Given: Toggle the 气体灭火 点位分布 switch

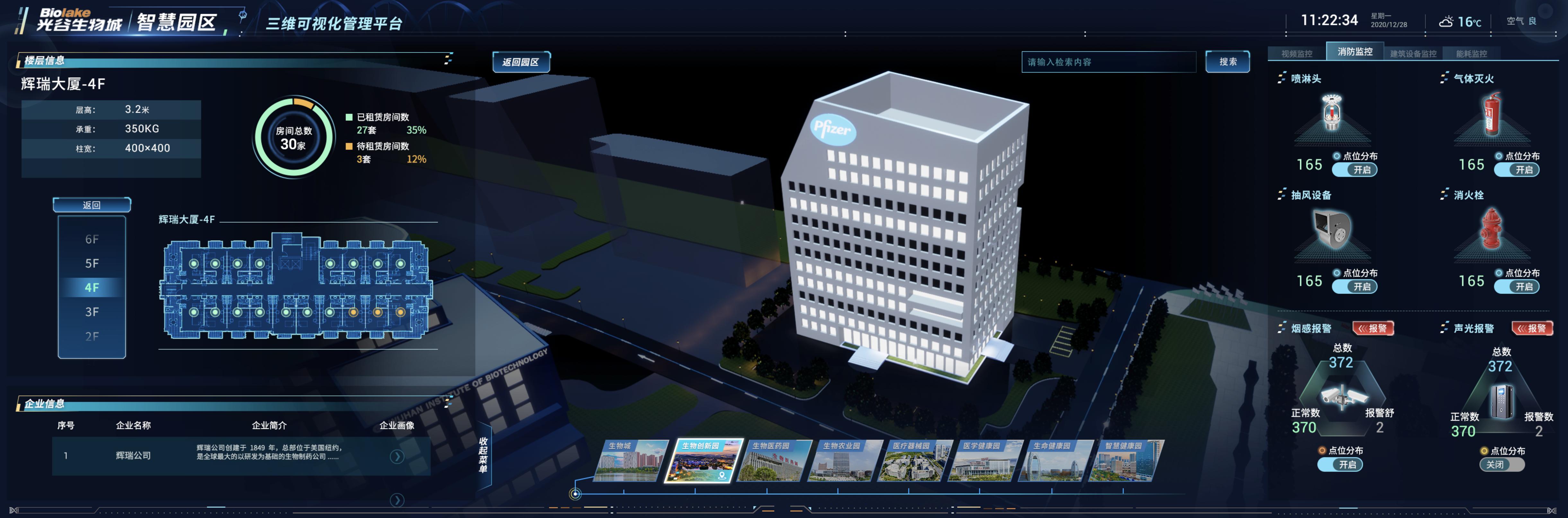Looking at the screenshot, I should [1516, 170].
